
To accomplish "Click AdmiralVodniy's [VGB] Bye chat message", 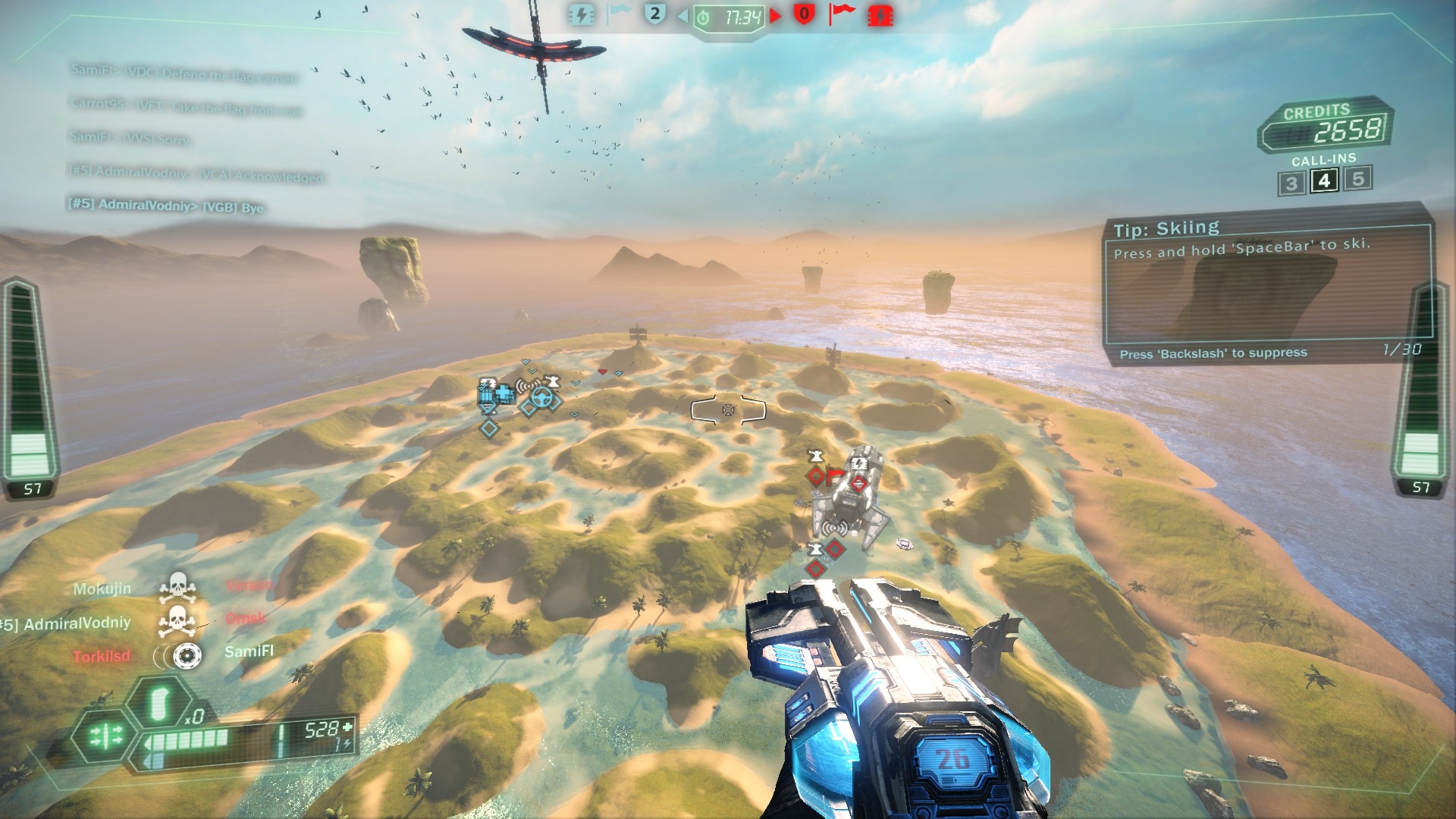I will (x=166, y=206).
